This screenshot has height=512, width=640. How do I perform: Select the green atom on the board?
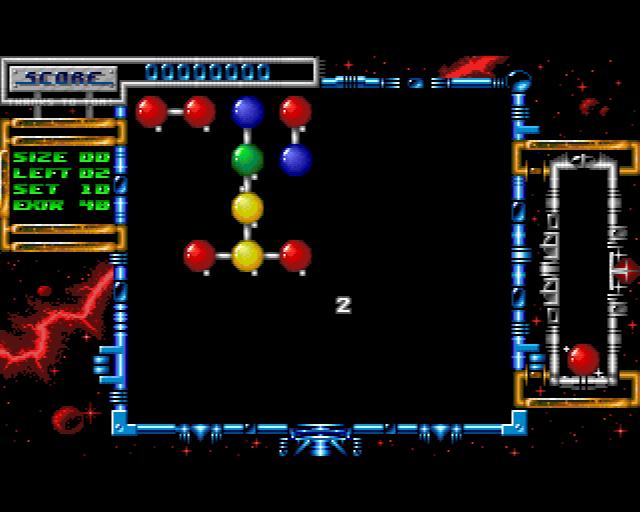[x=247, y=159]
